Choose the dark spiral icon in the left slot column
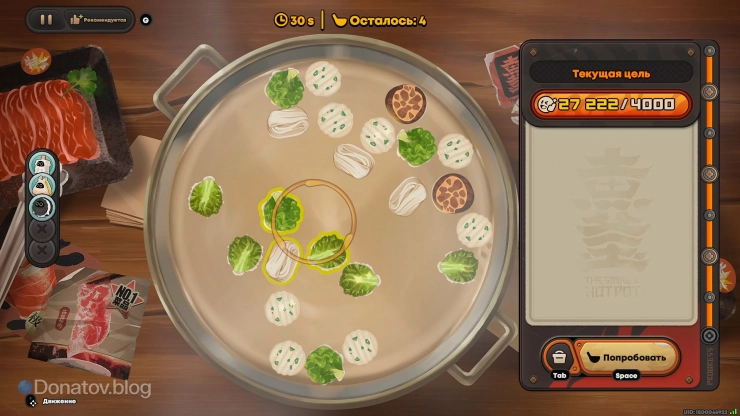740x416 pixels. tap(42, 206)
